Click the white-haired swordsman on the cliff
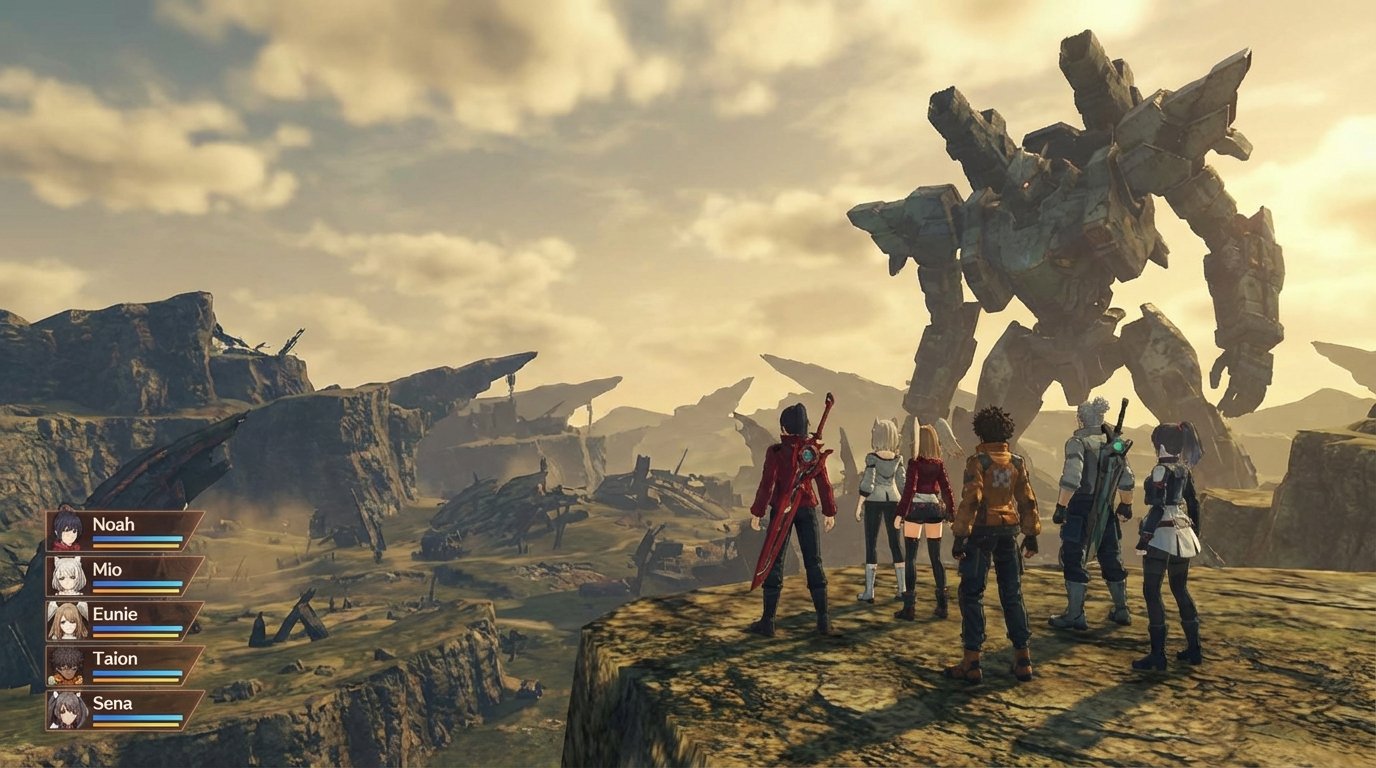The width and height of the screenshot is (1376, 768). coord(1095,500)
